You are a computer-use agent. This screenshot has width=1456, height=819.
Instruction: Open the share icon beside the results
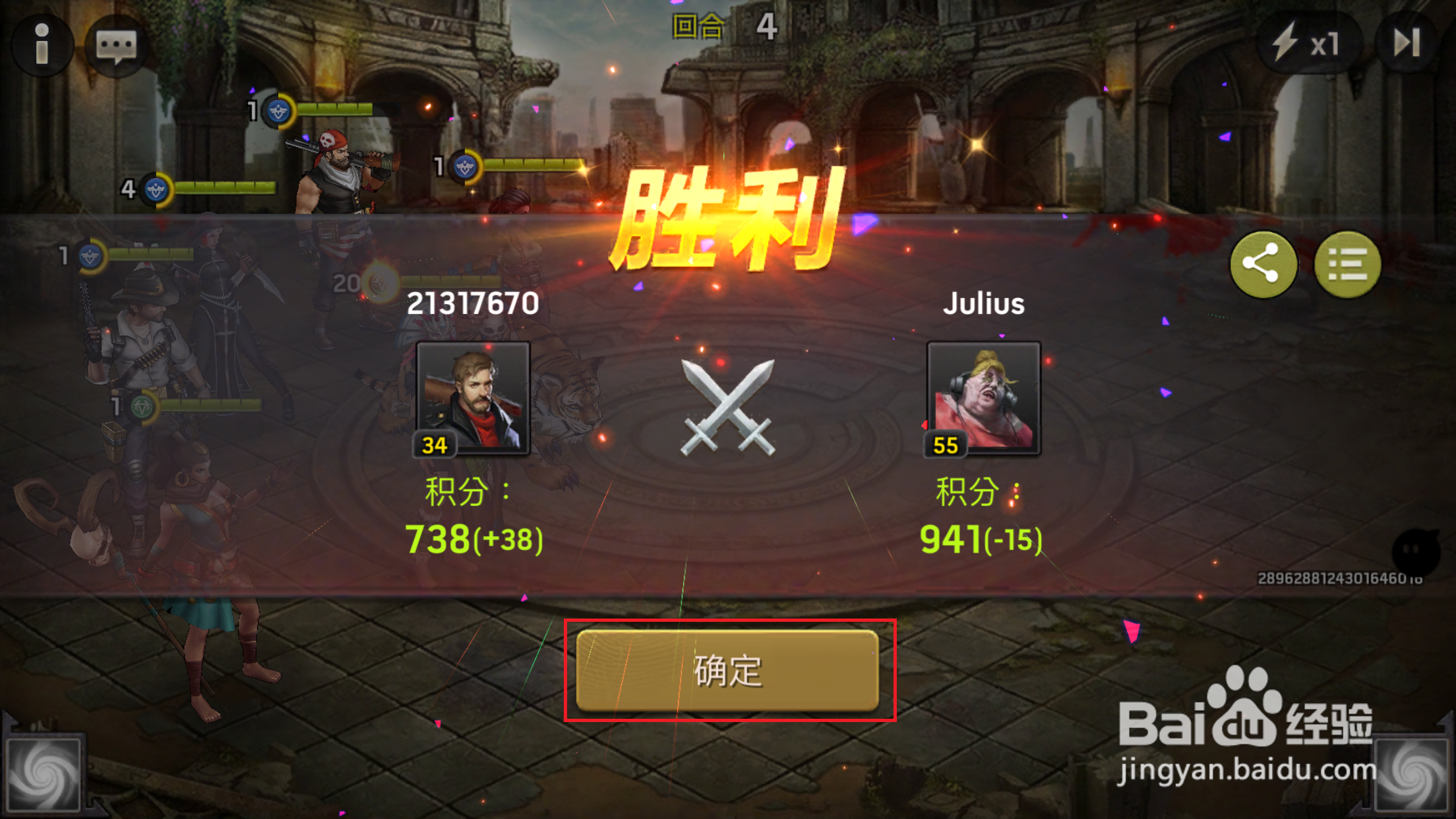1263,264
